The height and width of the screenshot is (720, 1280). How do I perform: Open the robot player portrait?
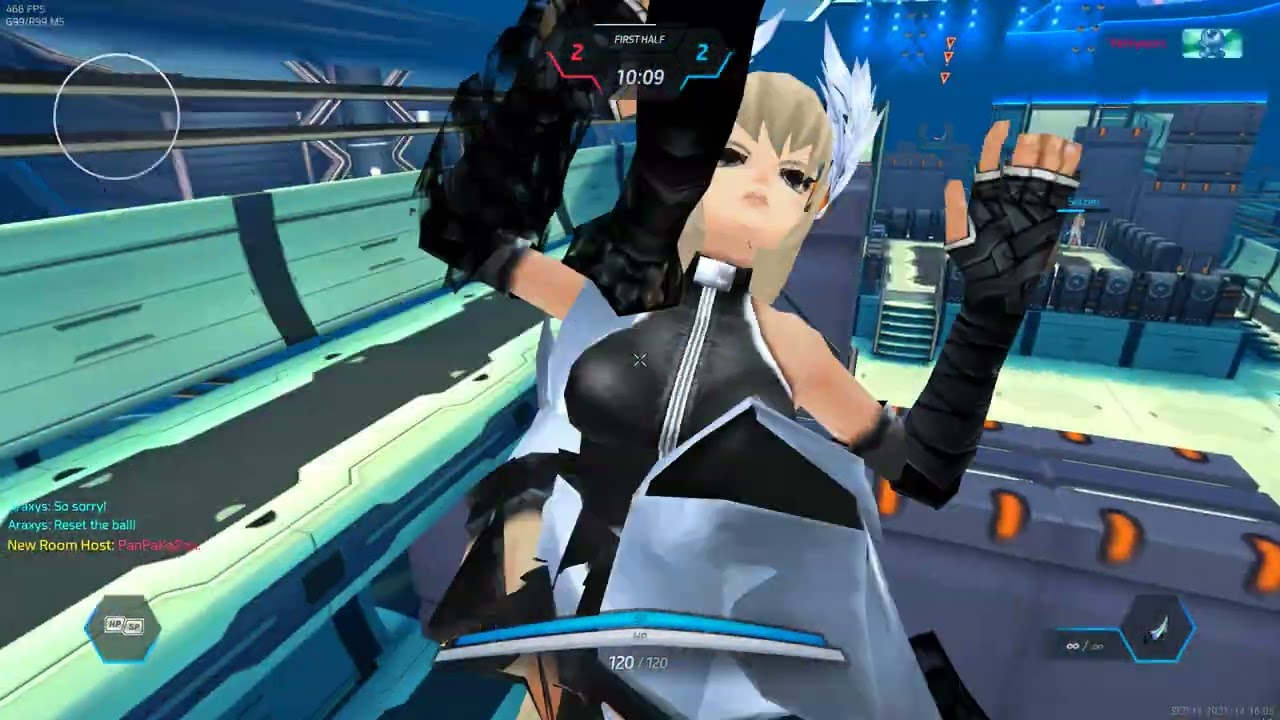tap(1211, 44)
